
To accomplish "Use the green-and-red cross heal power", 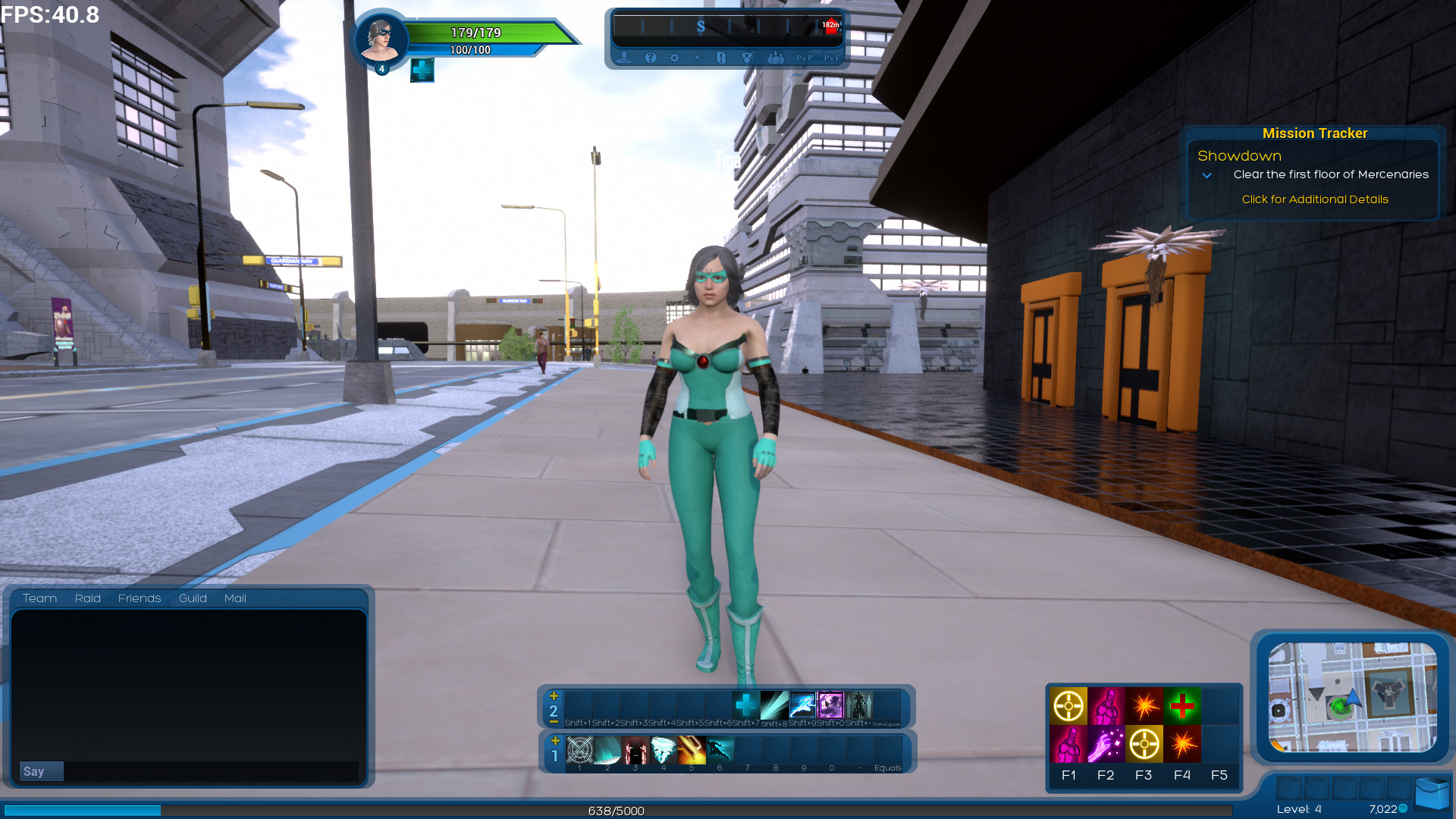I will [x=1181, y=706].
